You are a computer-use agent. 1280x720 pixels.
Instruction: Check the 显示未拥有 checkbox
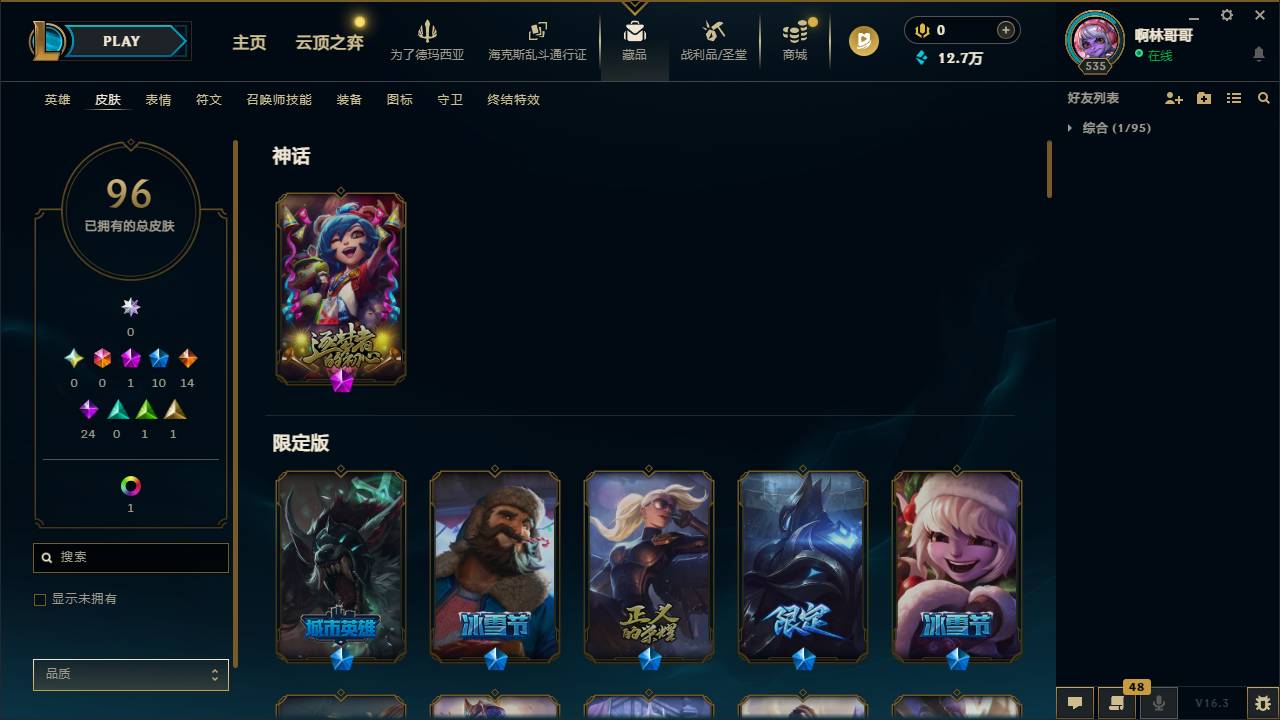pos(39,599)
